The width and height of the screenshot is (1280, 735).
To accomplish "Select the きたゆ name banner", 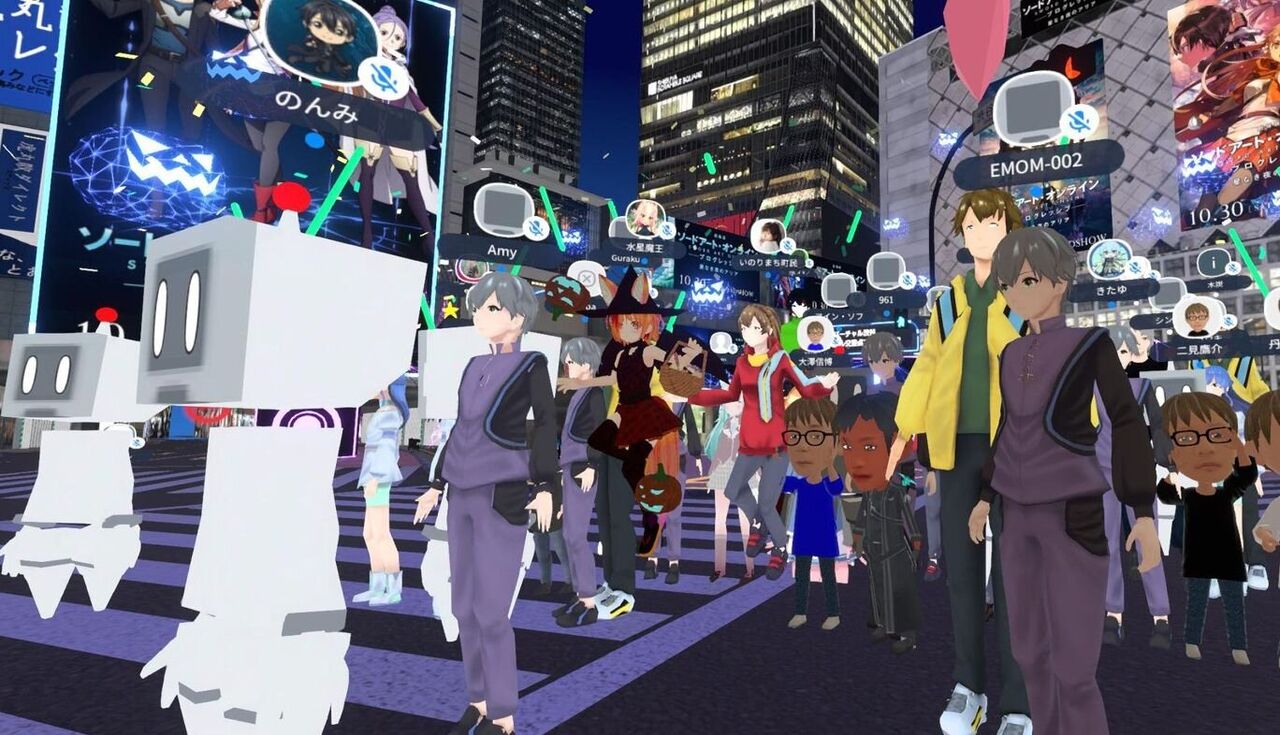I will click(x=1113, y=289).
